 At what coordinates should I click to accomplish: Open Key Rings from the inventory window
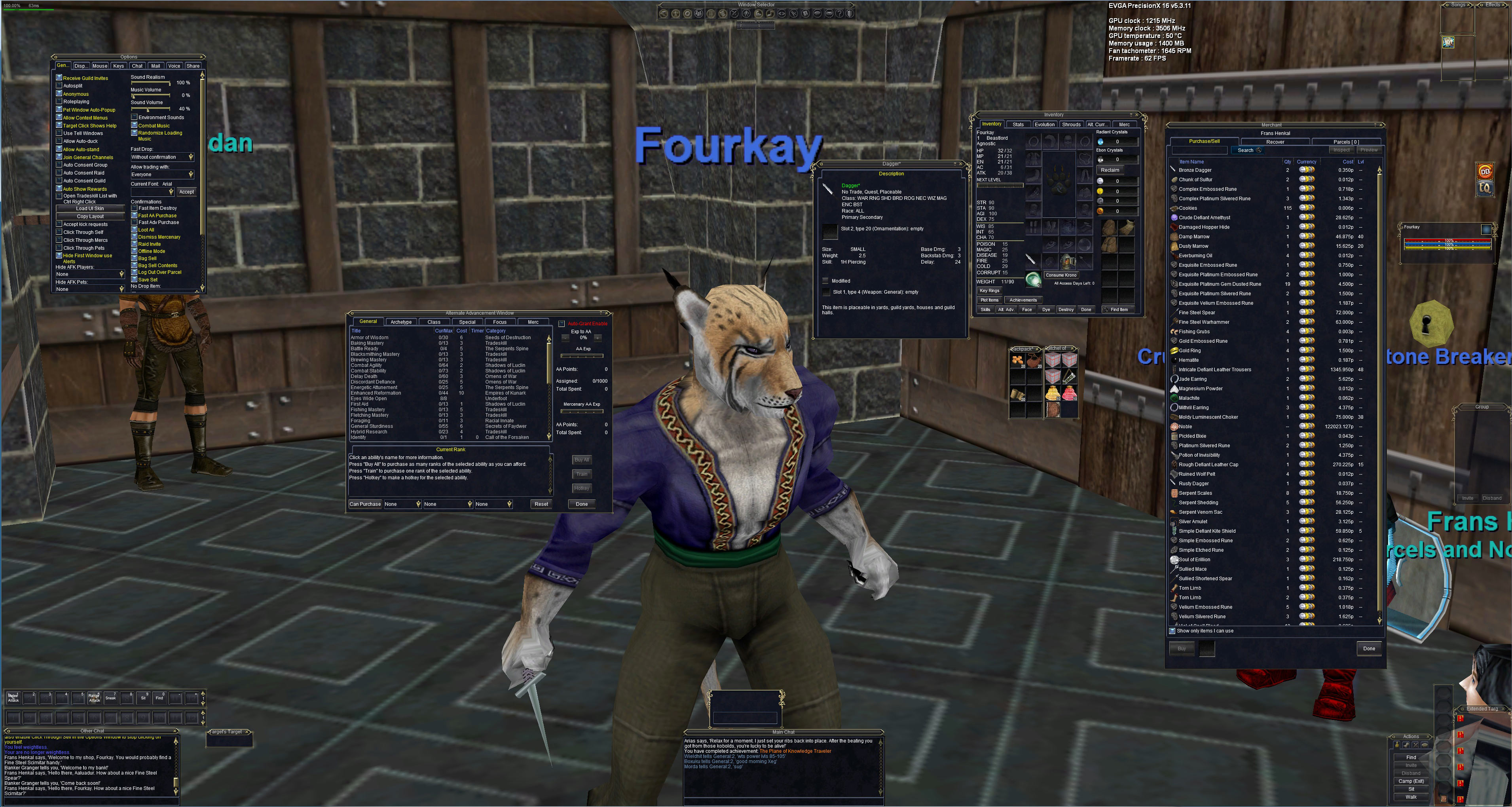pyautogui.click(x=990, y=291)
